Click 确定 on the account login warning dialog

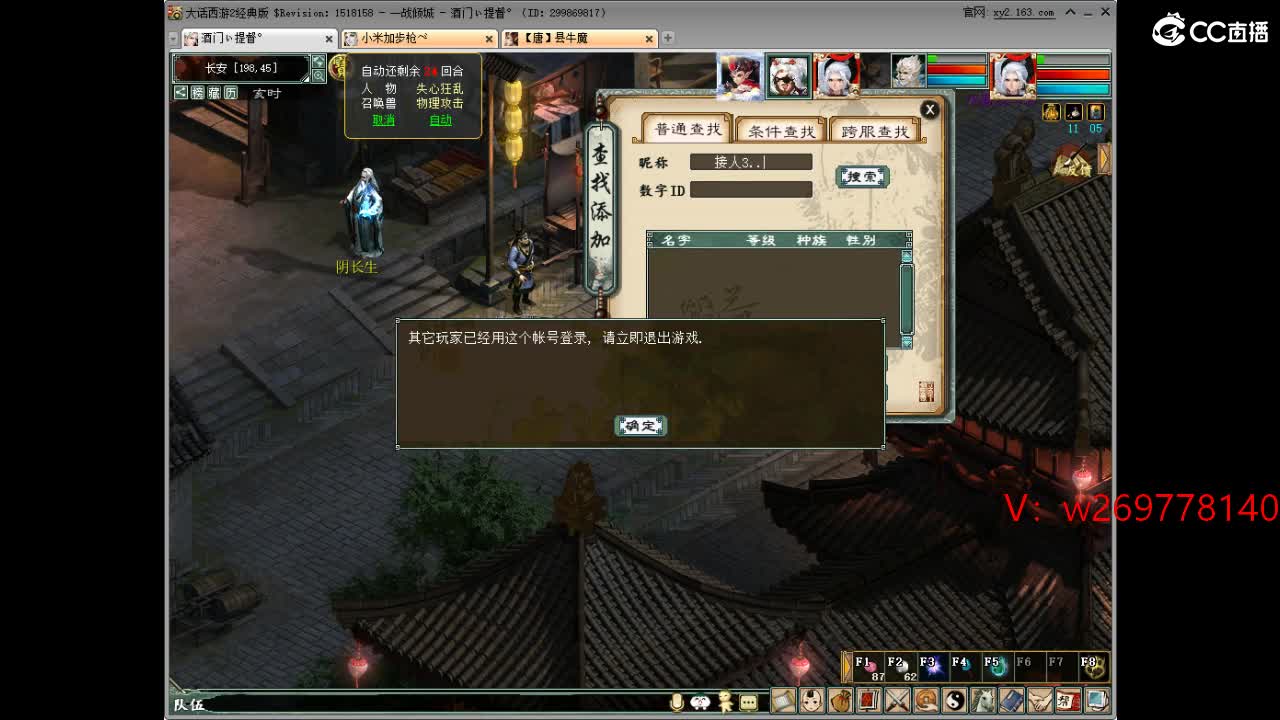[640, 425]
